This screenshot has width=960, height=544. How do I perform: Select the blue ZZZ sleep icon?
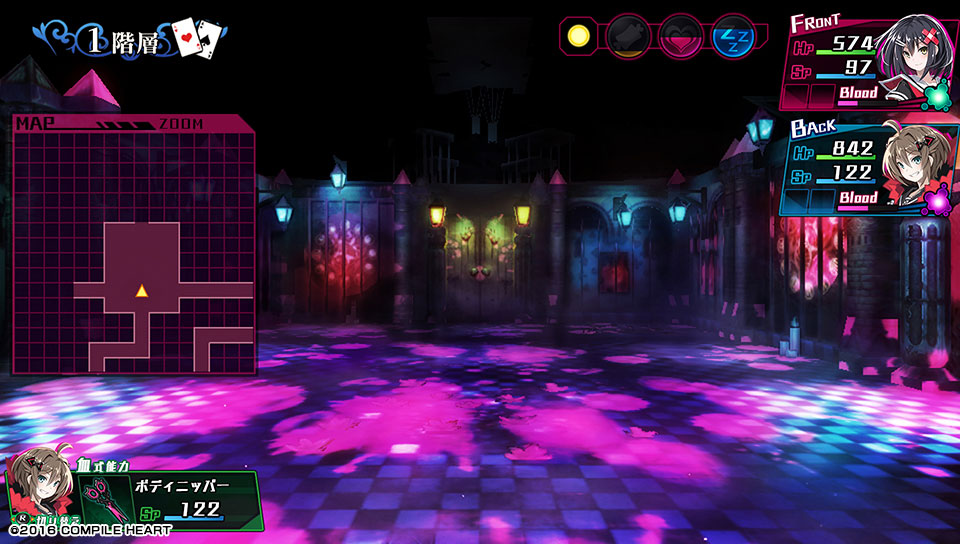[x=732, y=38]
